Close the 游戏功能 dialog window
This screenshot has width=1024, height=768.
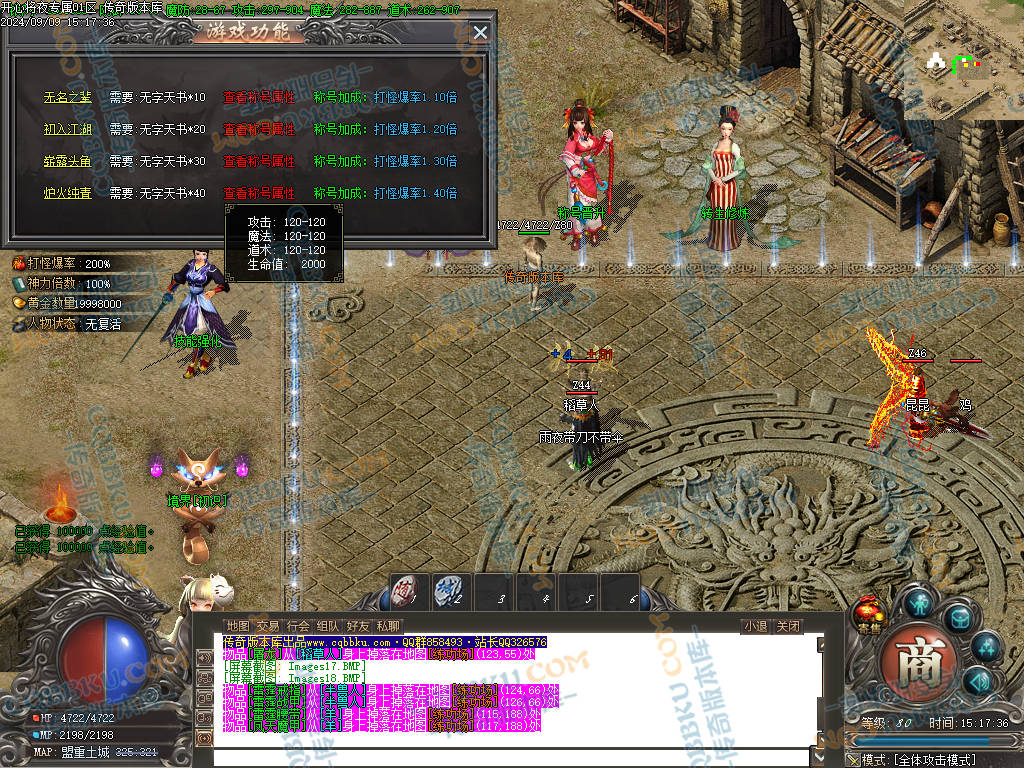480,32
